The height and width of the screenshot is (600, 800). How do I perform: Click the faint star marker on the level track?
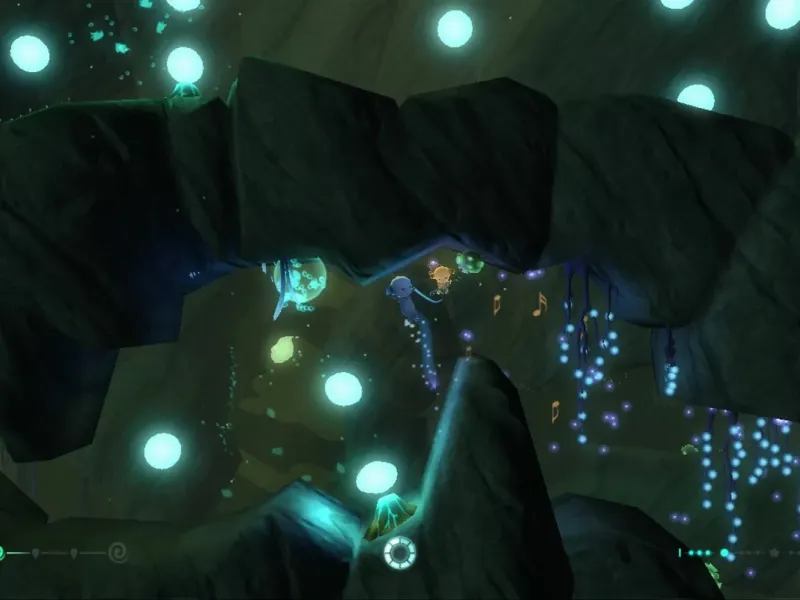click(x=773, y=552)
